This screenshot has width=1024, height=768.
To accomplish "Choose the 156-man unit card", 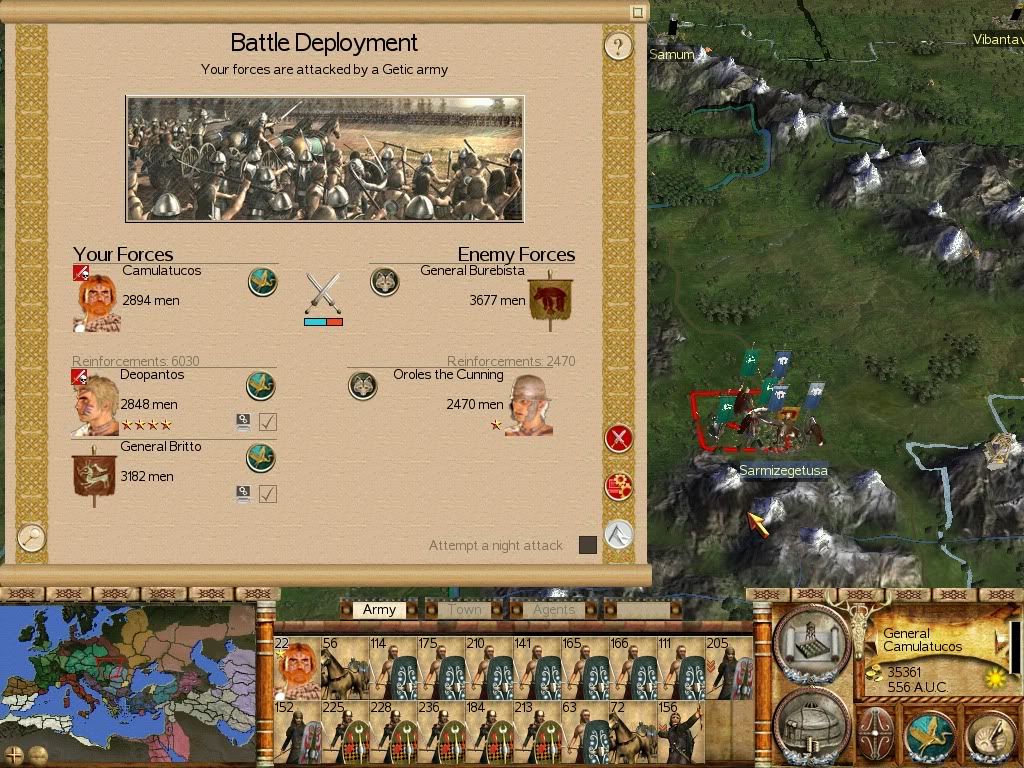I will tap(680, 732).
